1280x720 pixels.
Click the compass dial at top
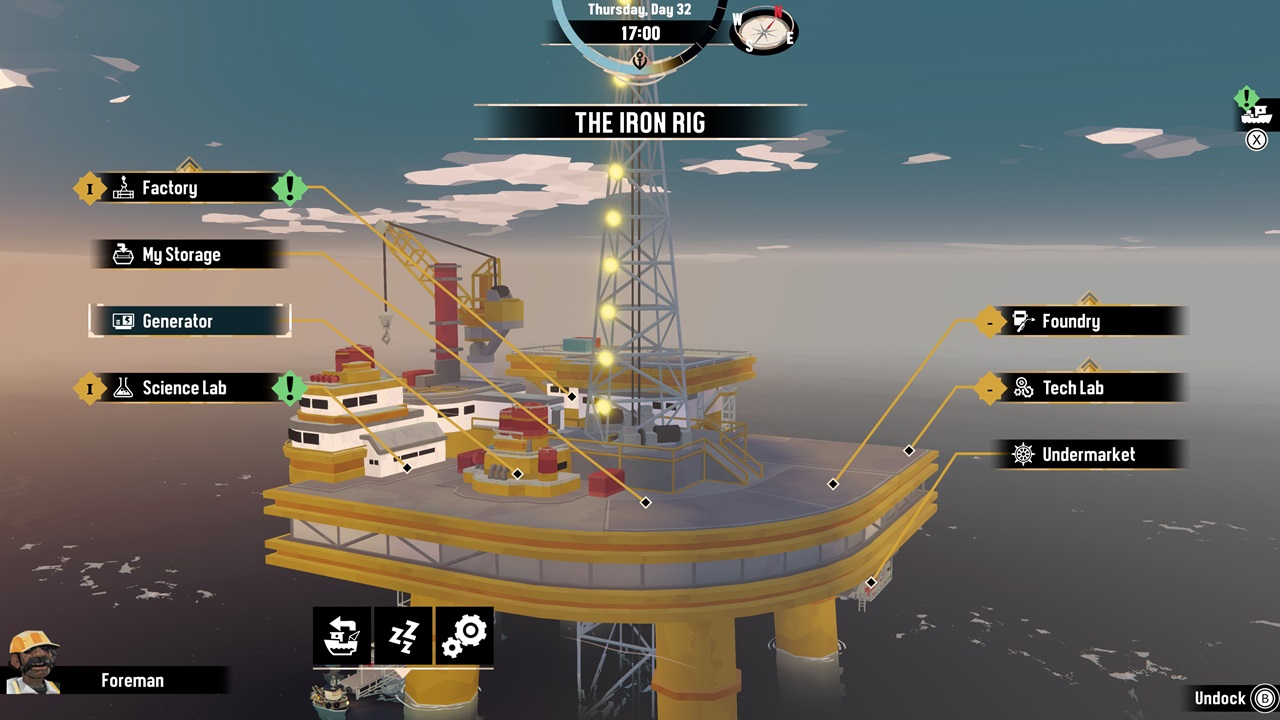(x=762, y=32)
